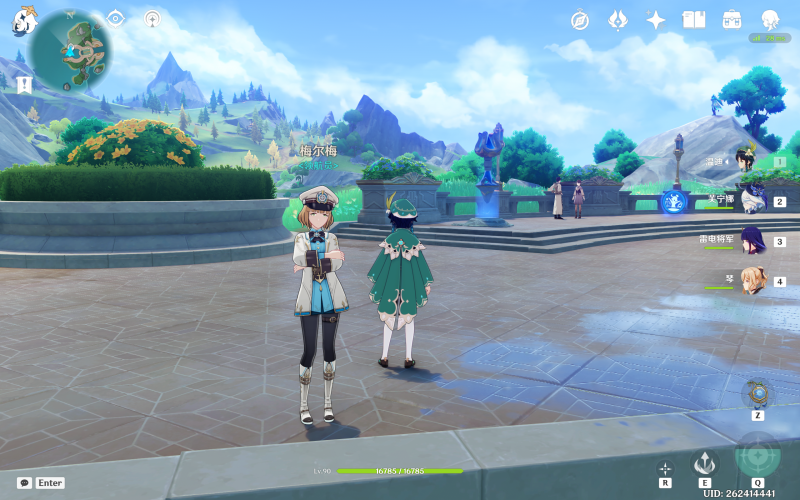Toggle the elemental sight eye icon
800x500 pixels.
(x=116, y=18)
